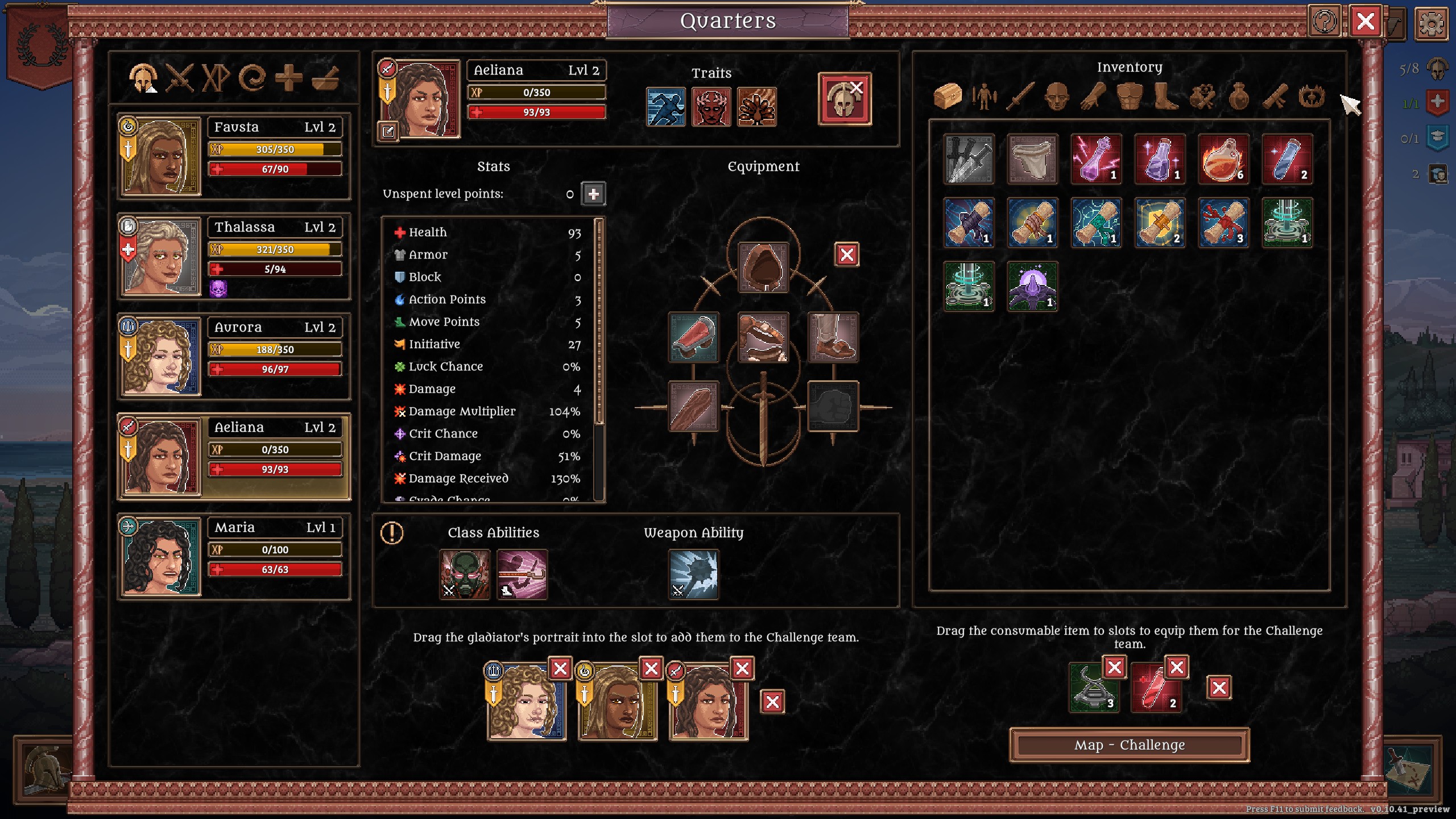Show the chest all-items inventory filter

948,96
